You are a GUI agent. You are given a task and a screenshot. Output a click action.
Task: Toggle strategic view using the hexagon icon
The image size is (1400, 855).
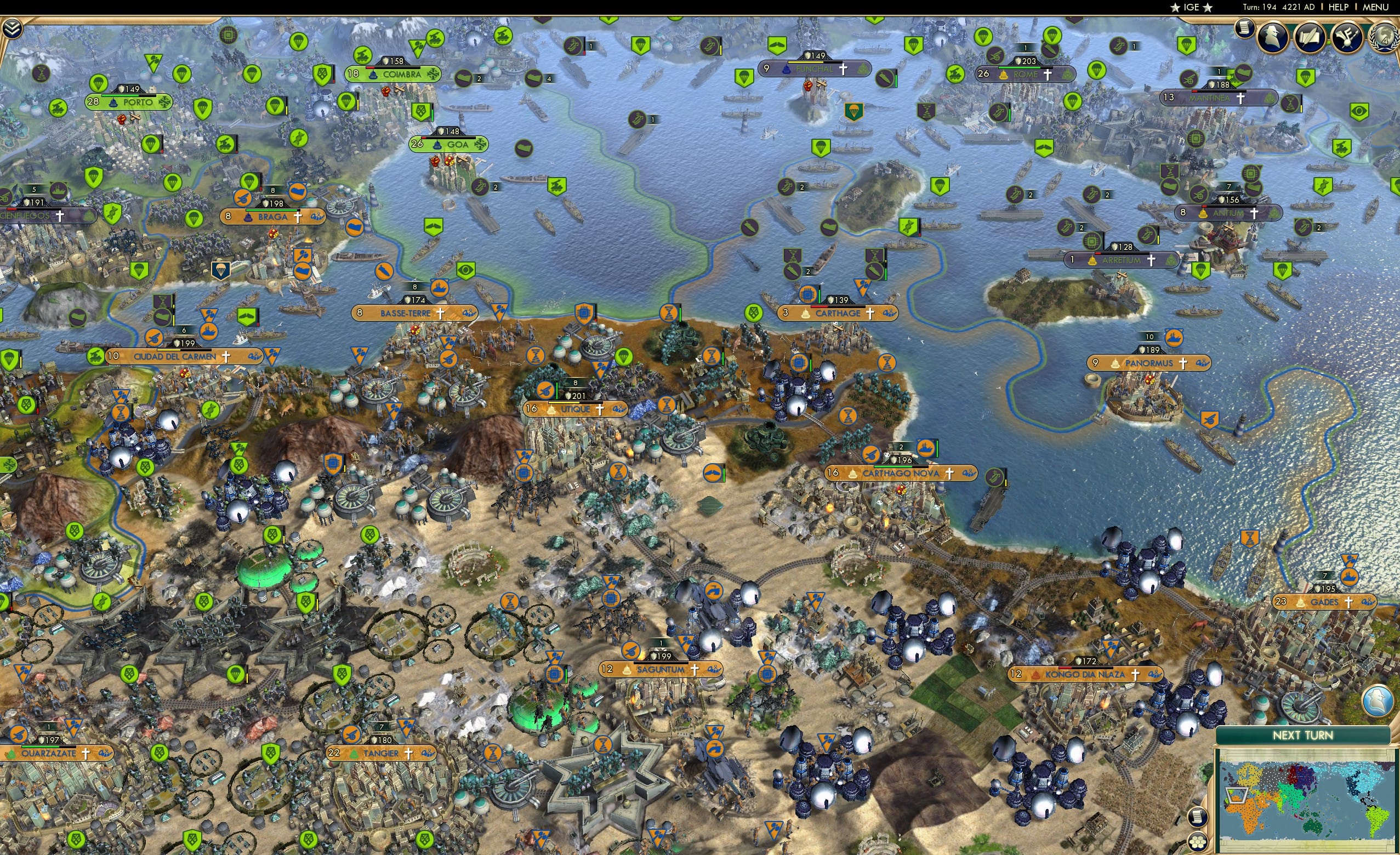point(1198,842)
